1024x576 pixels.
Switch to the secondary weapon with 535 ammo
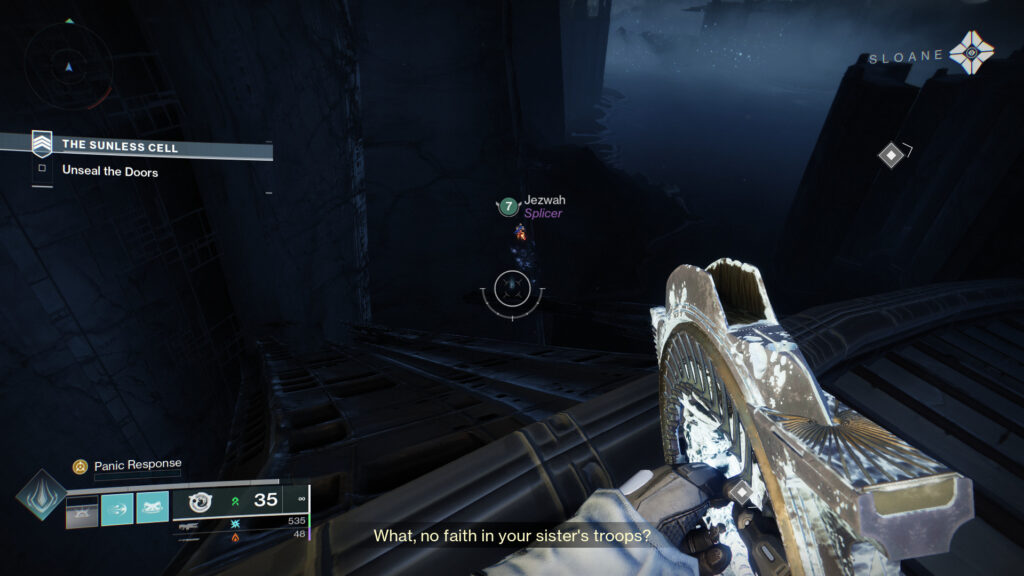(x=196, y=523)
